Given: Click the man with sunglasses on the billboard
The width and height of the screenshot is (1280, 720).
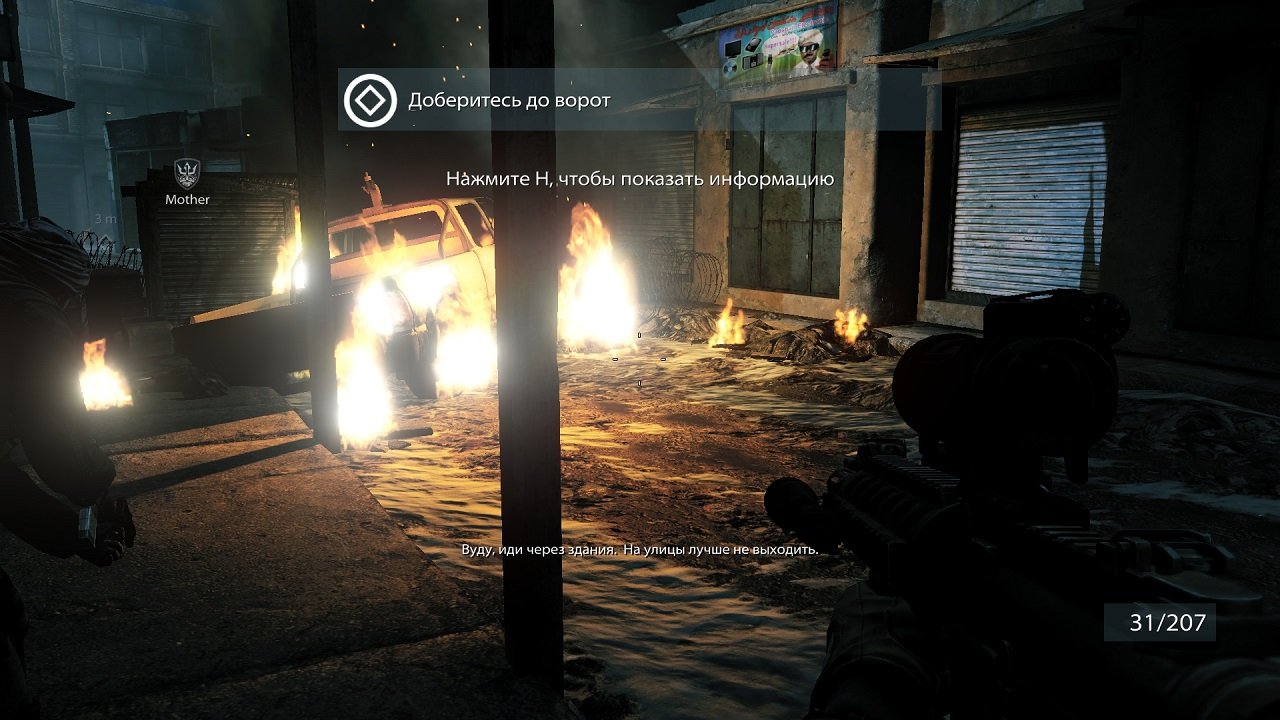Looking at the screenshot, I should pos(809,48).
